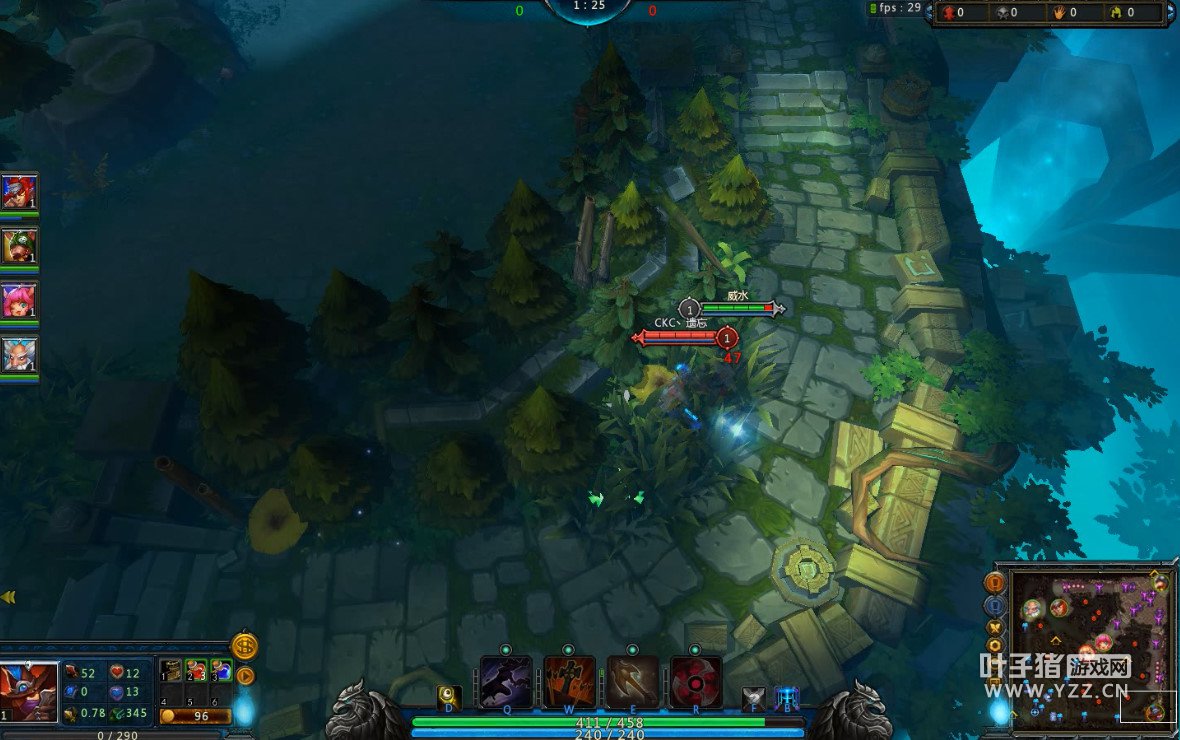Activate the Q shadow dash ability
1180x740 pixels.
click(x=505, y=682)
